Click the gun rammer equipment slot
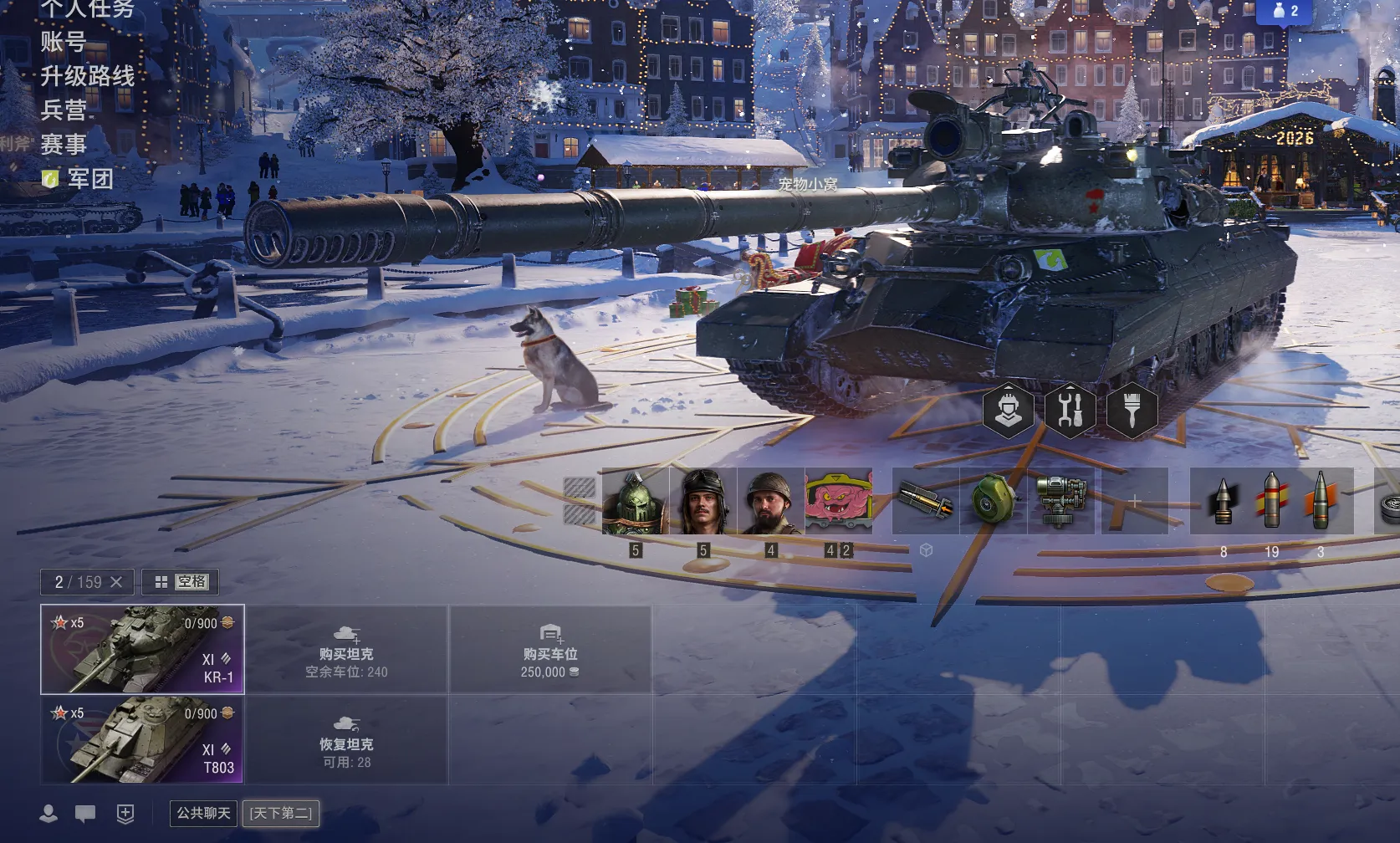 coord(926,501)
